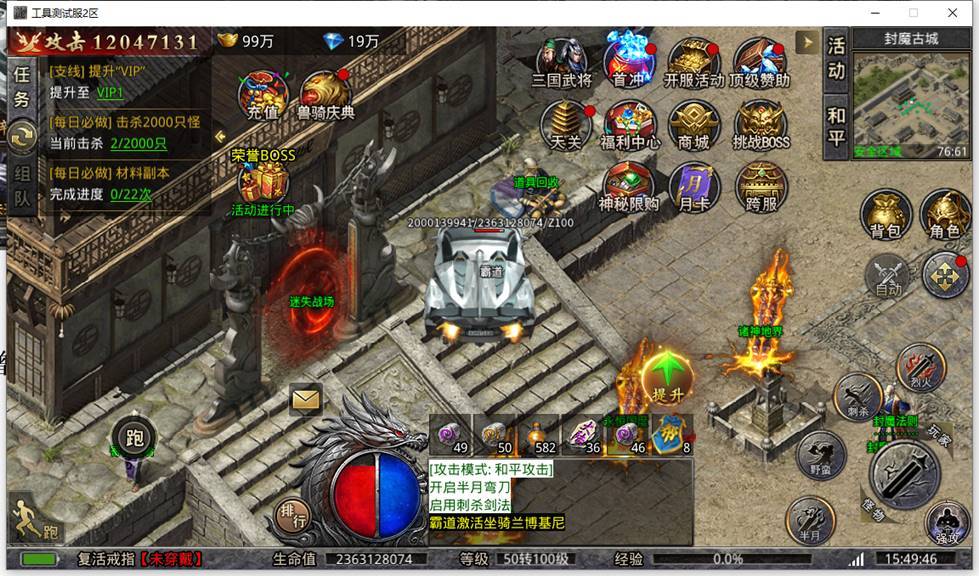Image resolution: width=979 pixels, height=576 pixels.
Task: Open the 兽骑庆典 event icon
Action: pos(325,94)
